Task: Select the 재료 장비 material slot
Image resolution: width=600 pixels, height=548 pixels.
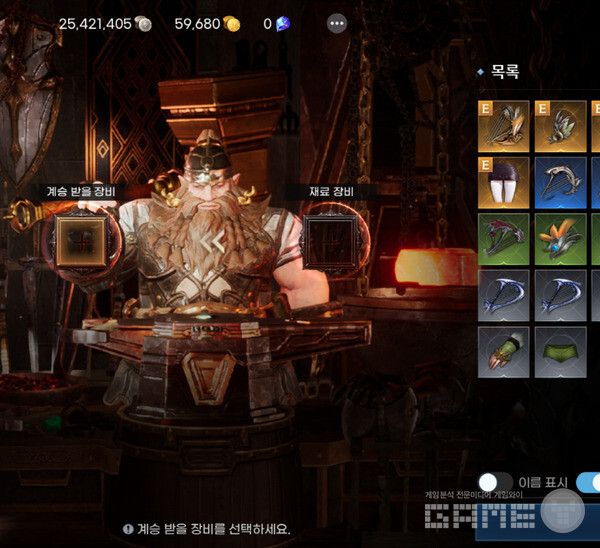Action: (333, 238)
